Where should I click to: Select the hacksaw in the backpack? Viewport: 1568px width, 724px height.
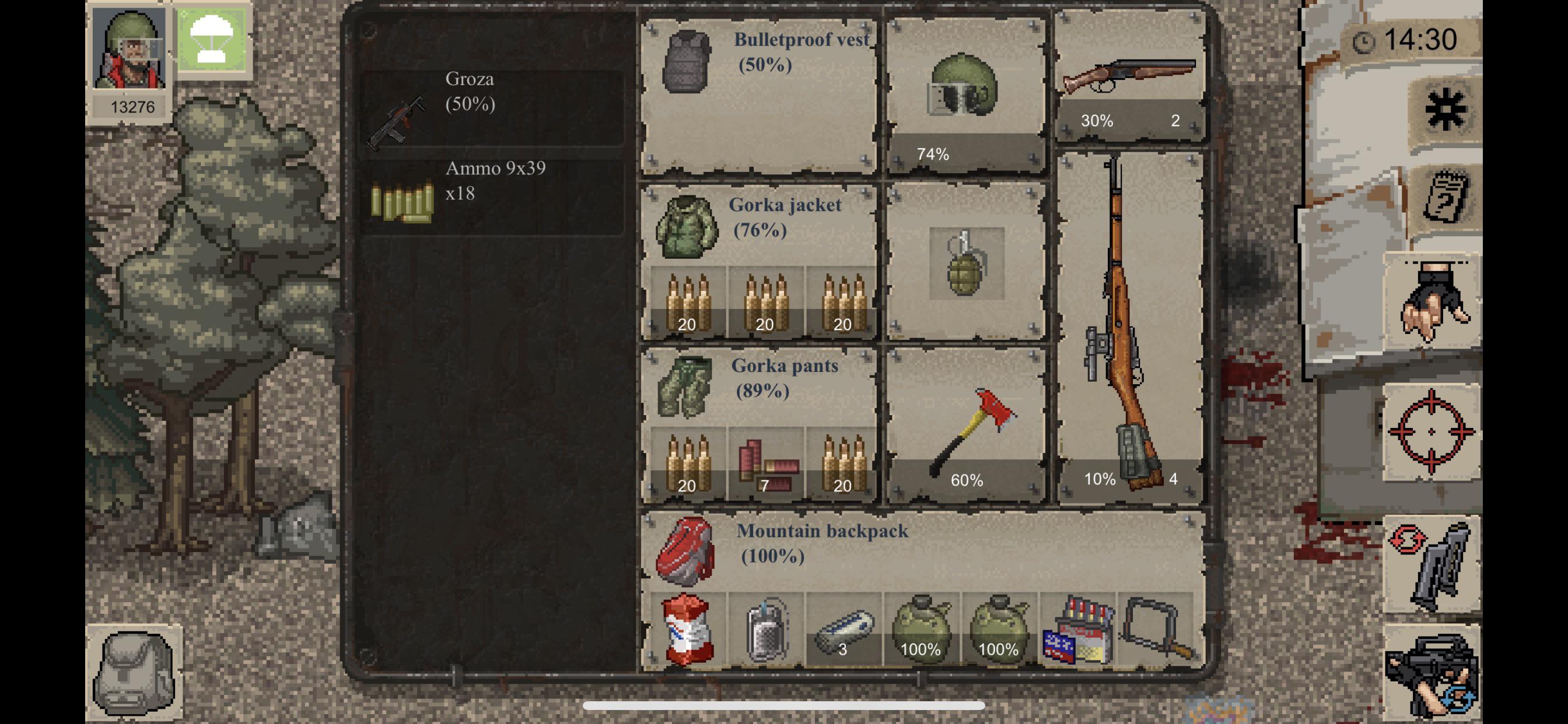(1156, 628)
